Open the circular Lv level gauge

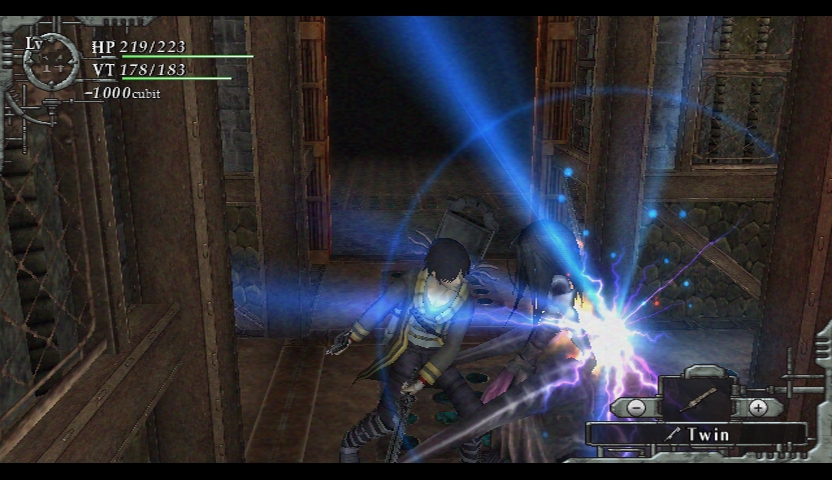point(52,62)
